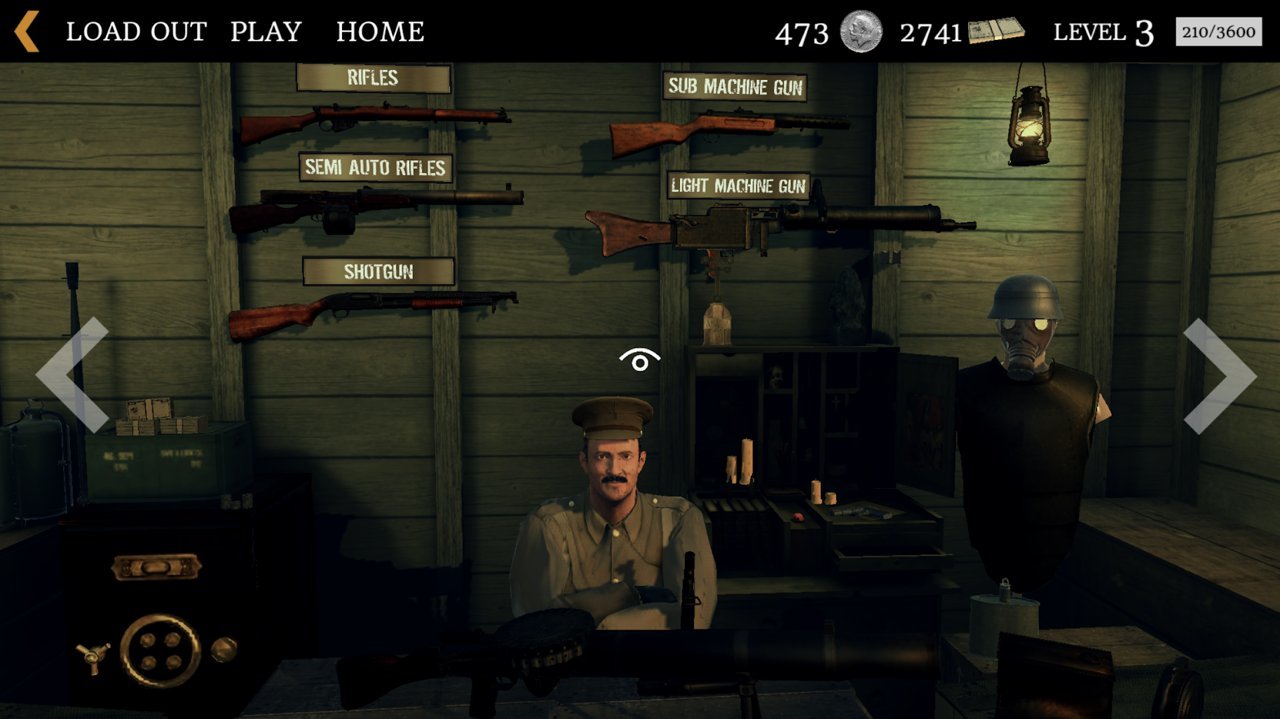Choose the Light Machine Gun category
Viewport: 1280px width, 719px height.
pos(738,186)
